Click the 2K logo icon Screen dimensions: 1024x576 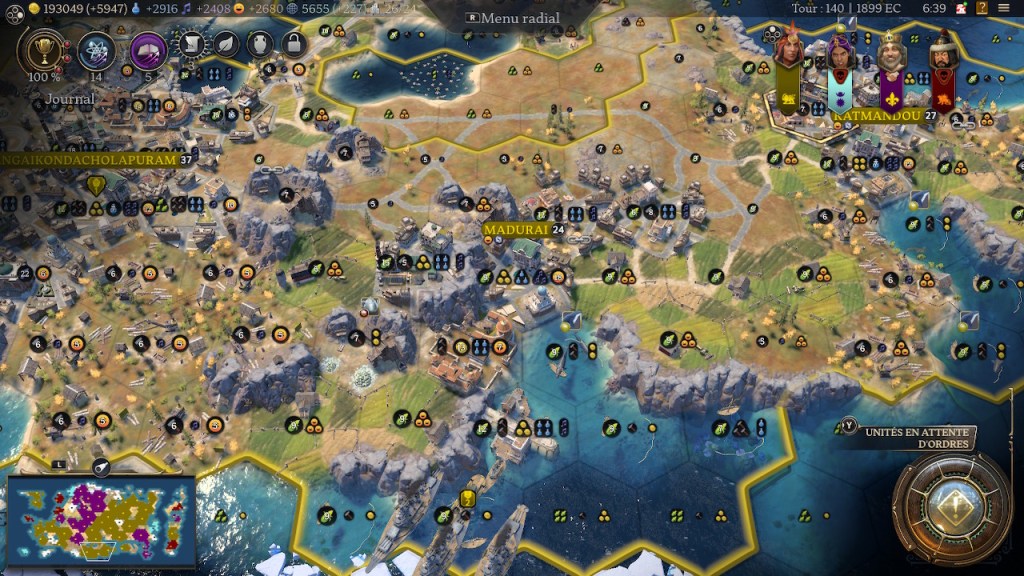click(x=959, y=8)
